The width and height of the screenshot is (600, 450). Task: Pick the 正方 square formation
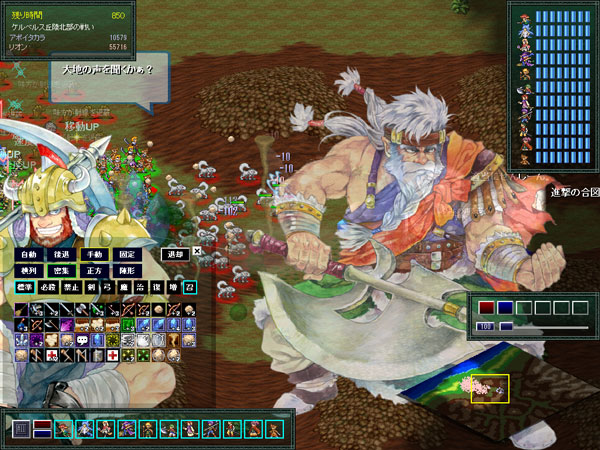tap(94, 271)
